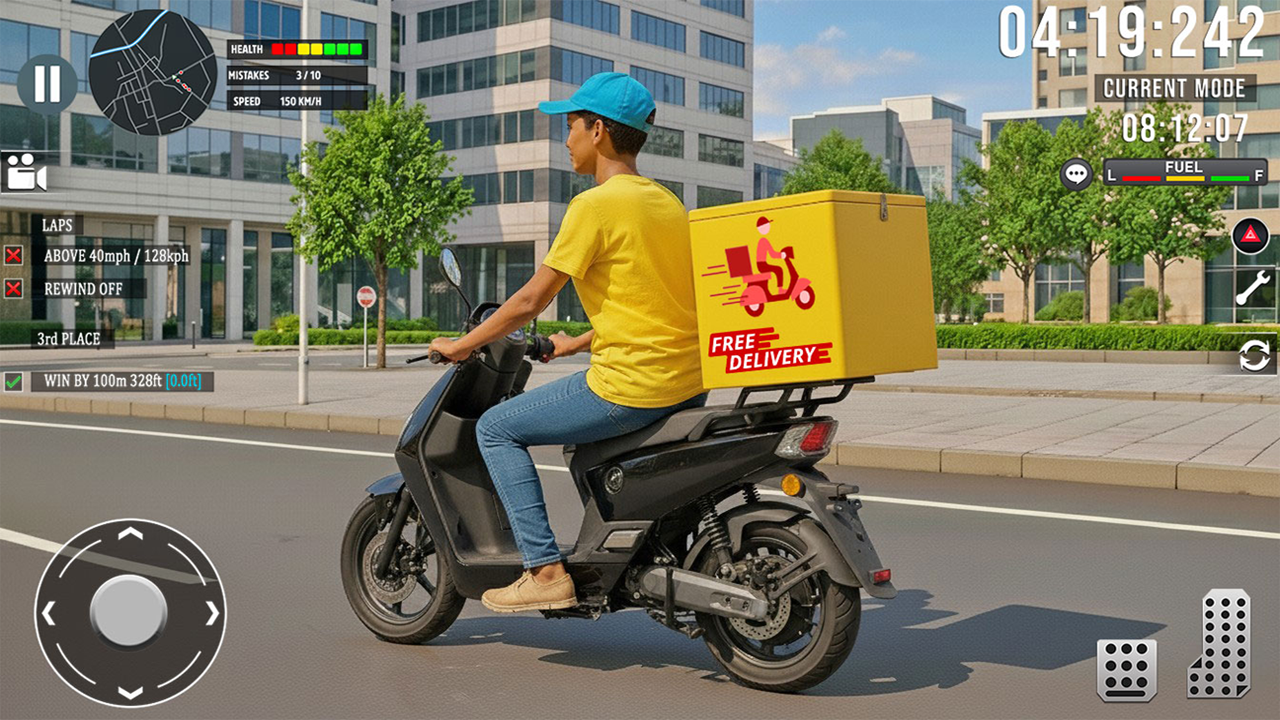The height and width of the screenshot is (720, 1280).
Task: Pause the game with the pause button
Action: 46,84
